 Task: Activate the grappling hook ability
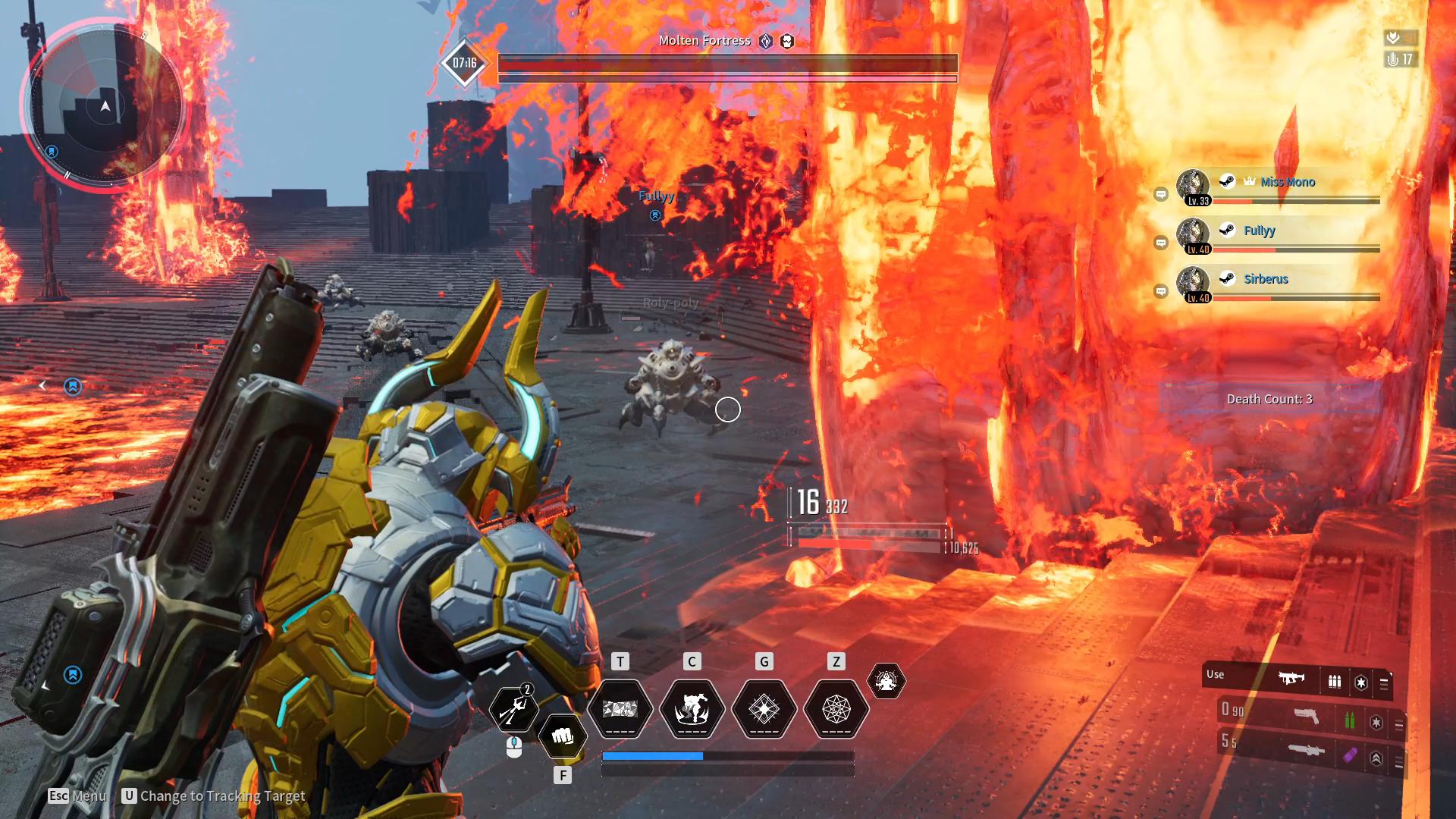pos(514,709)
